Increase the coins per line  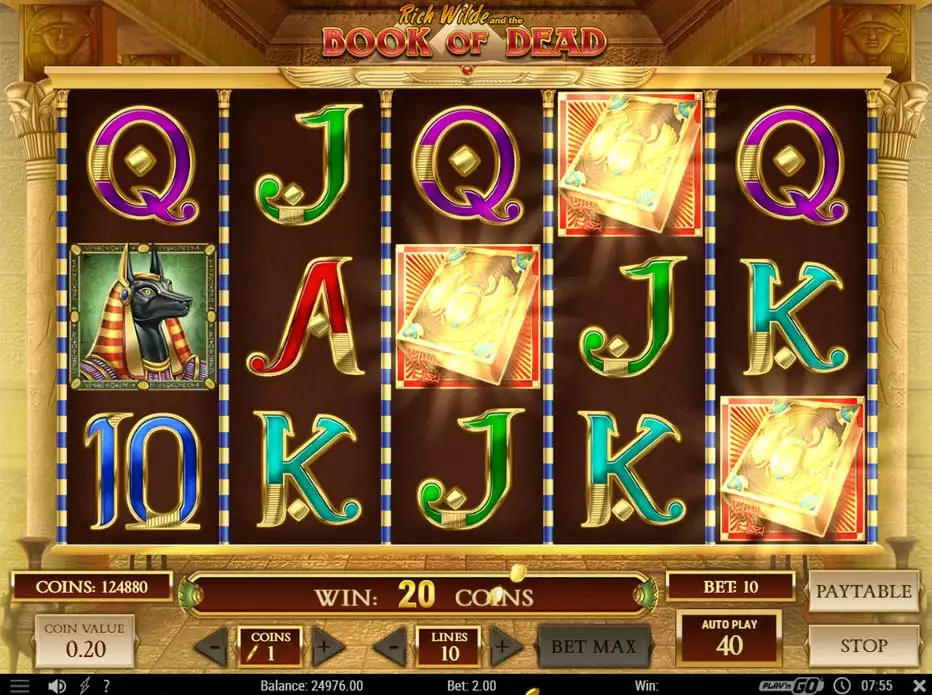pyautogui.click(x=324, y=647)
